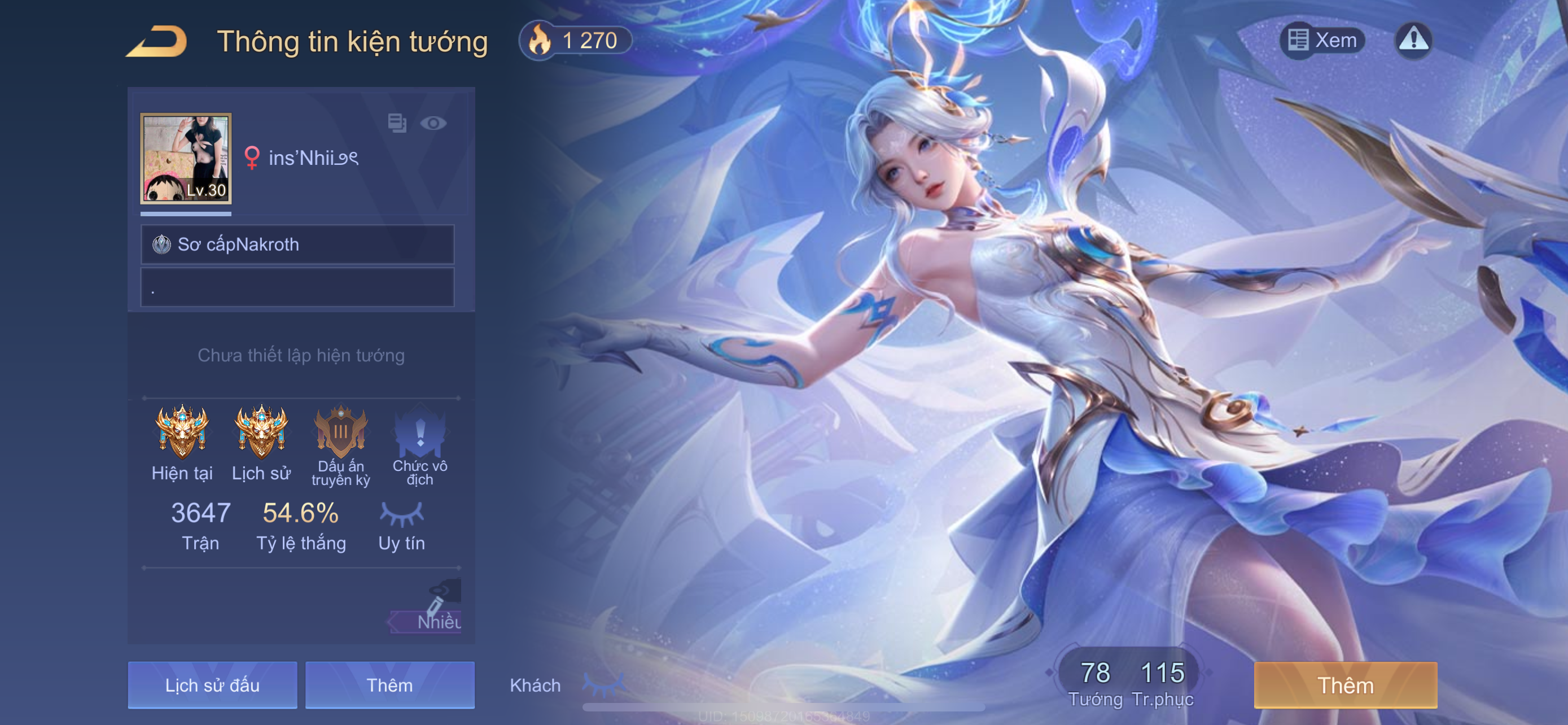The width and height of the screenshot is (1568, 725).
Task: Go back using the golden arrow
Action: pyautogui.click(x=156, y=41)
